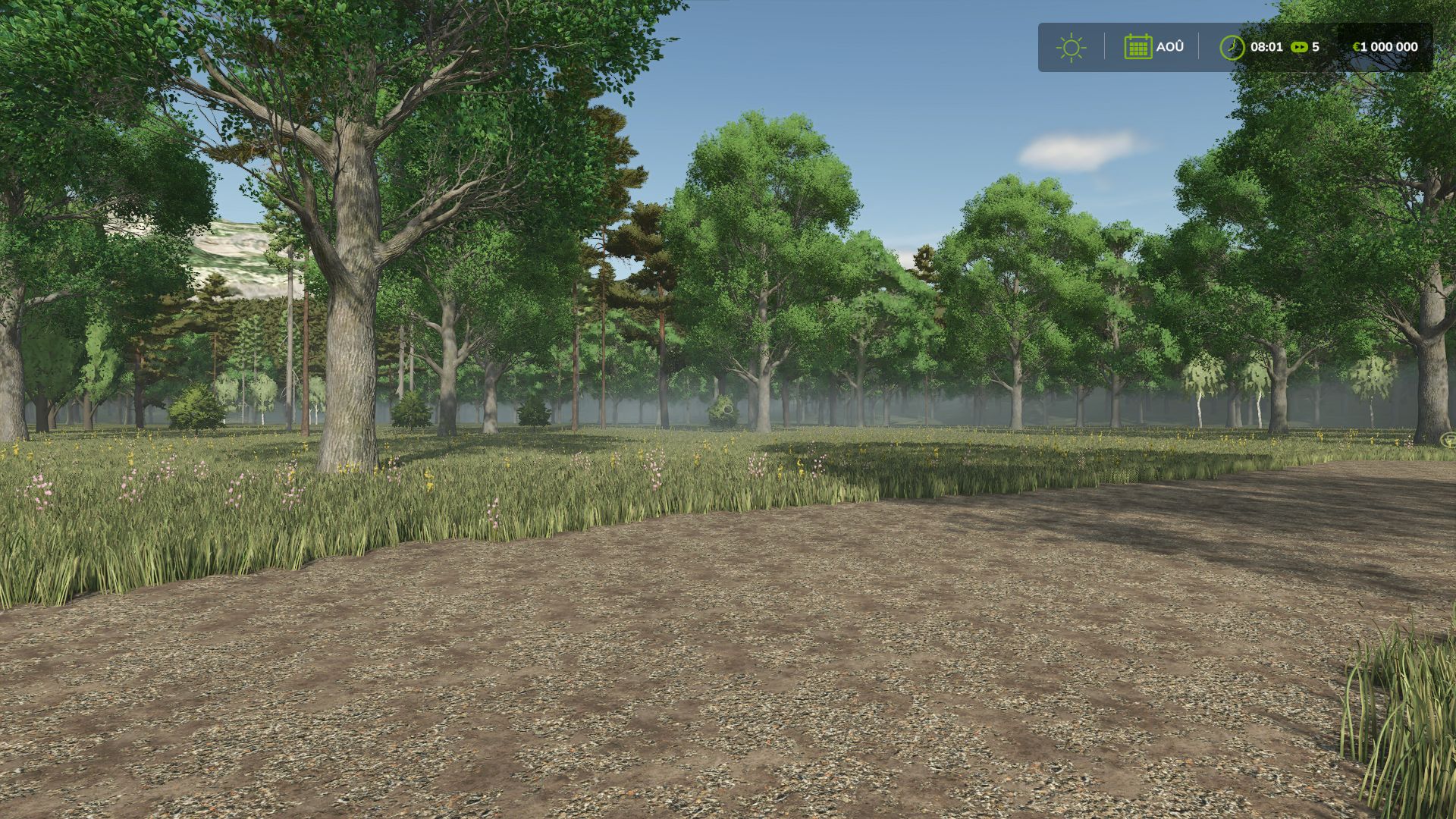Click the circular marker on the distant bush
The height and width of the screenshot is (819, 1456).
pyautogui.click(x=728, y=409)
